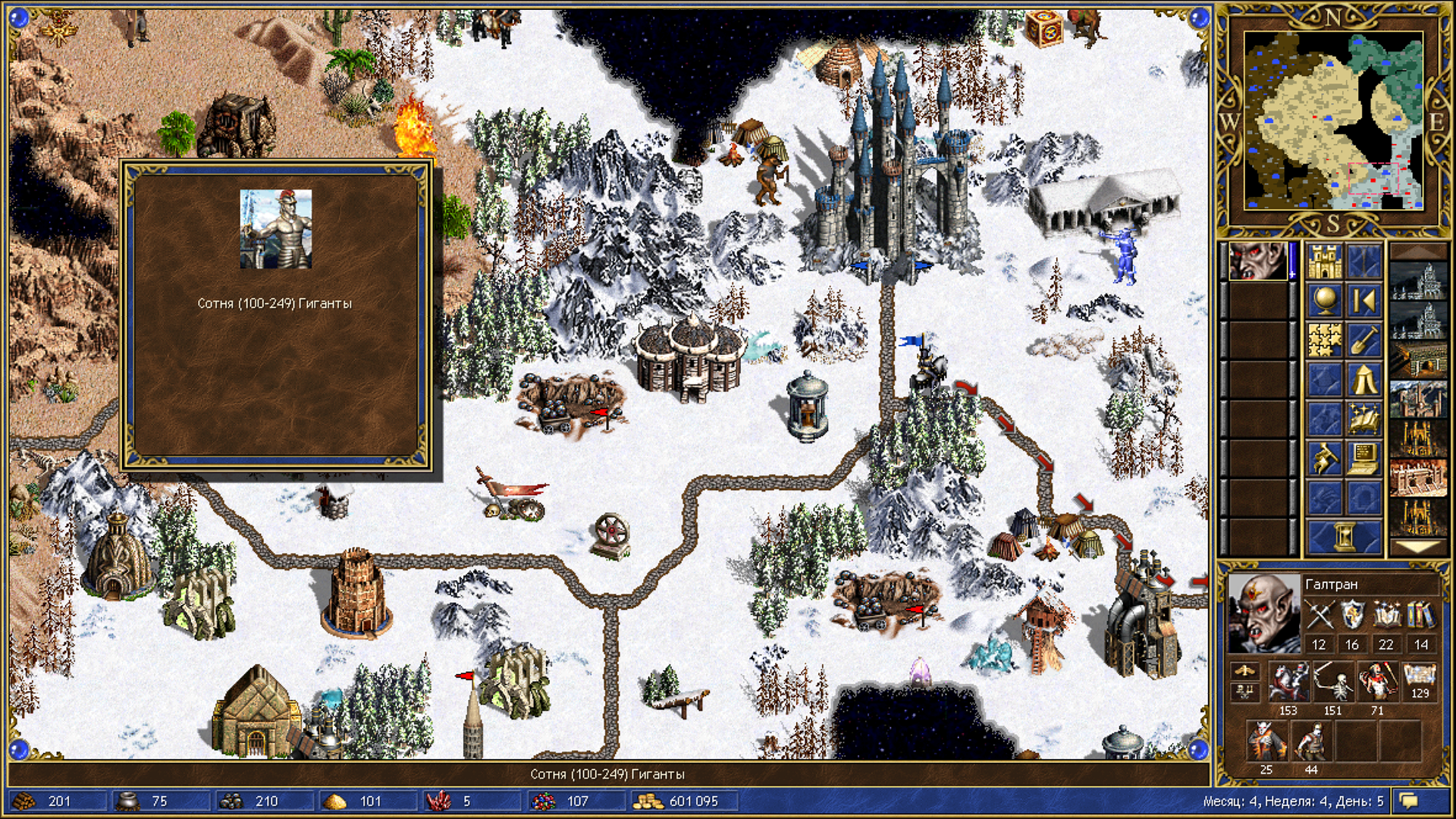Viewport: 1456px width, 819px height.
Task: Select the black knight stack of 153
Action: tap(1288, 681)
